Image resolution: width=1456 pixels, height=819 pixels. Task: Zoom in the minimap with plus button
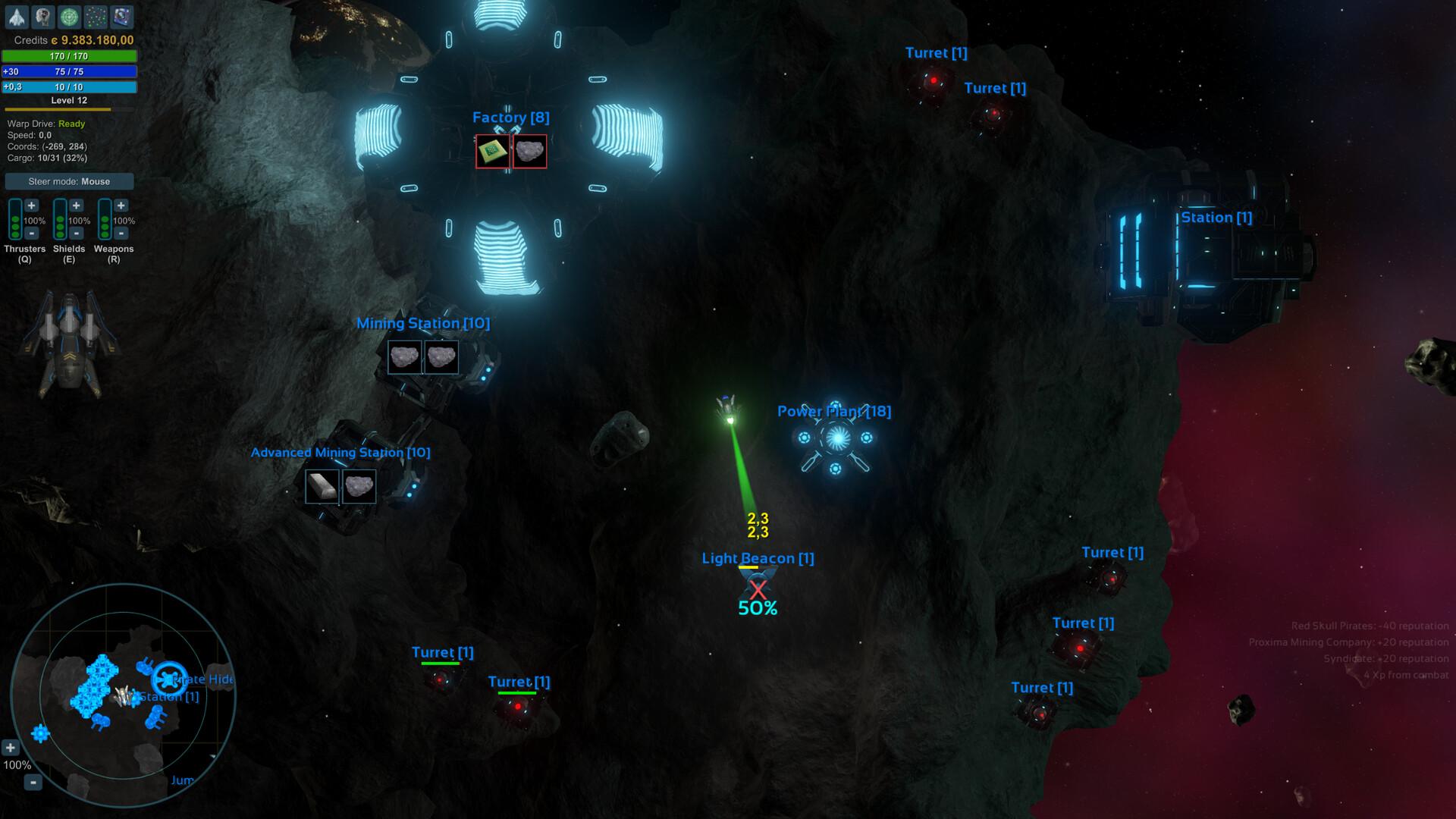click(x=11, y=747)
